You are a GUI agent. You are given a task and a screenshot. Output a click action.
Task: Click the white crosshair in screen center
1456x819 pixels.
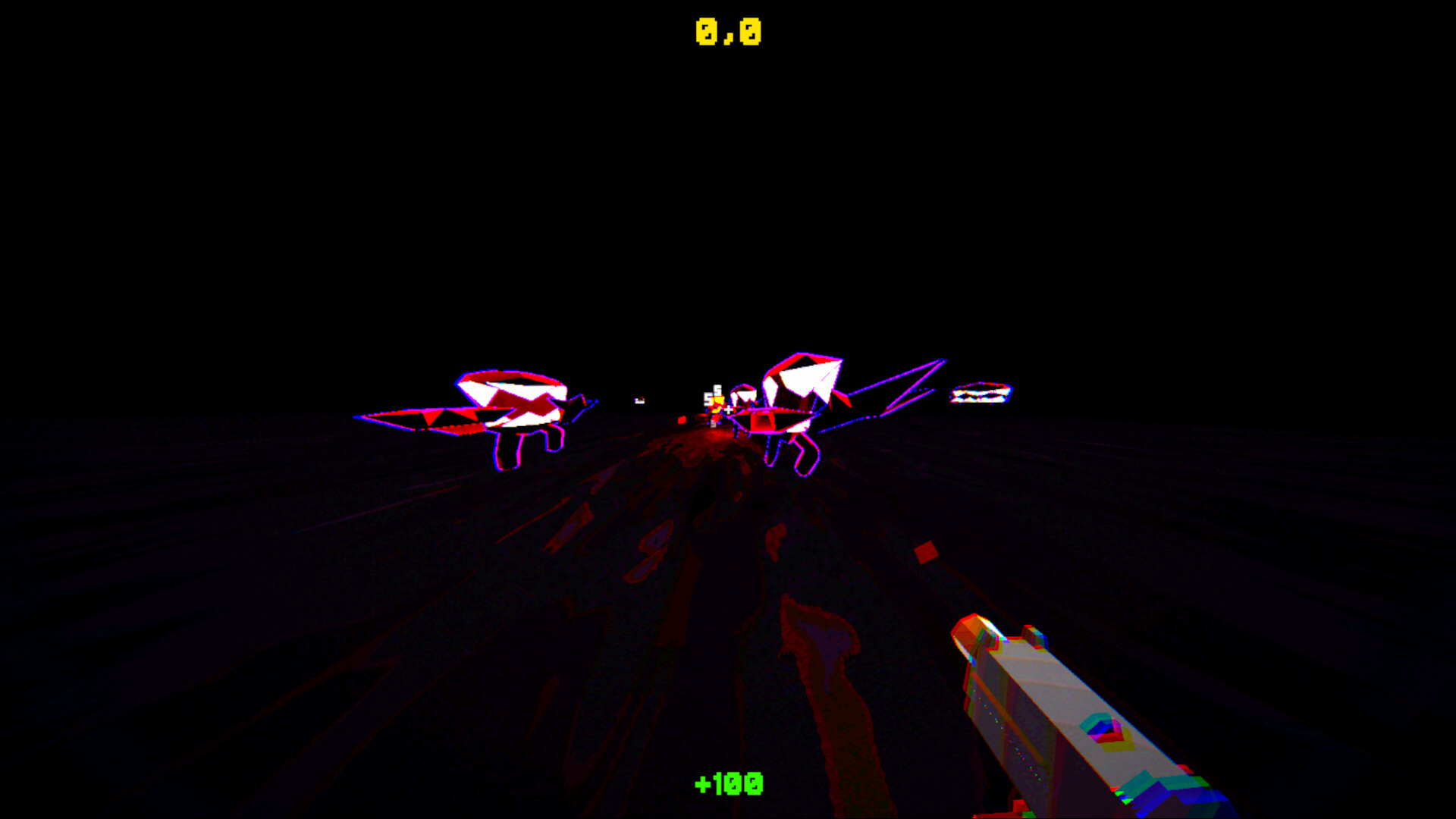click(x=728, y=409)
